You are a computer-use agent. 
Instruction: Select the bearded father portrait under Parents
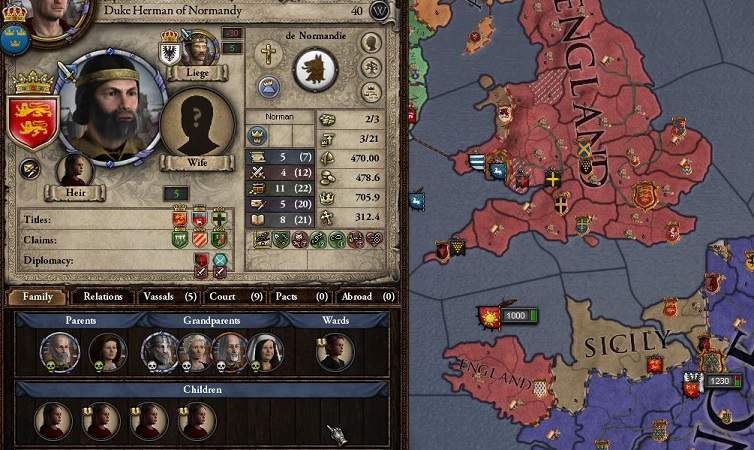click(x=59, y=351)
